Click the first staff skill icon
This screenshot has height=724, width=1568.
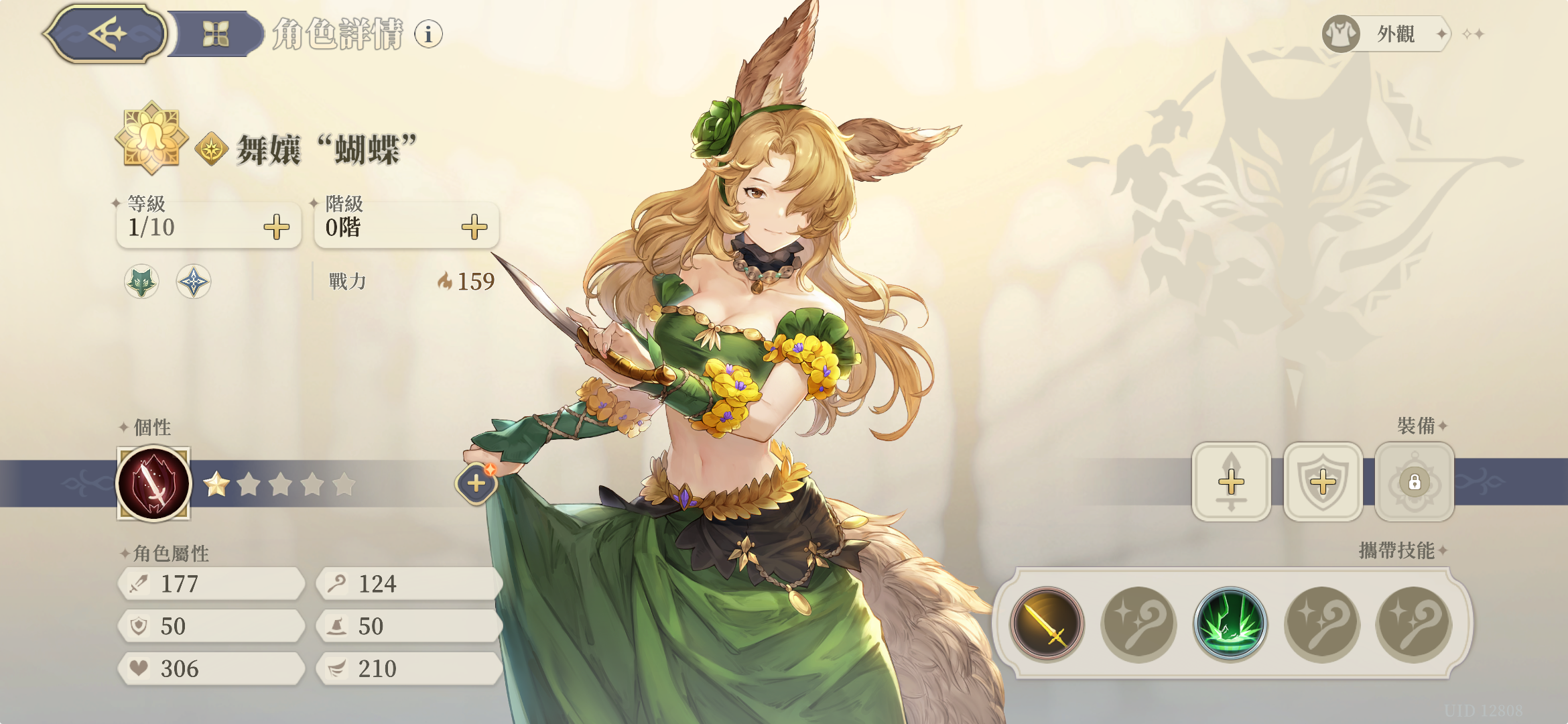[1138, 623]
